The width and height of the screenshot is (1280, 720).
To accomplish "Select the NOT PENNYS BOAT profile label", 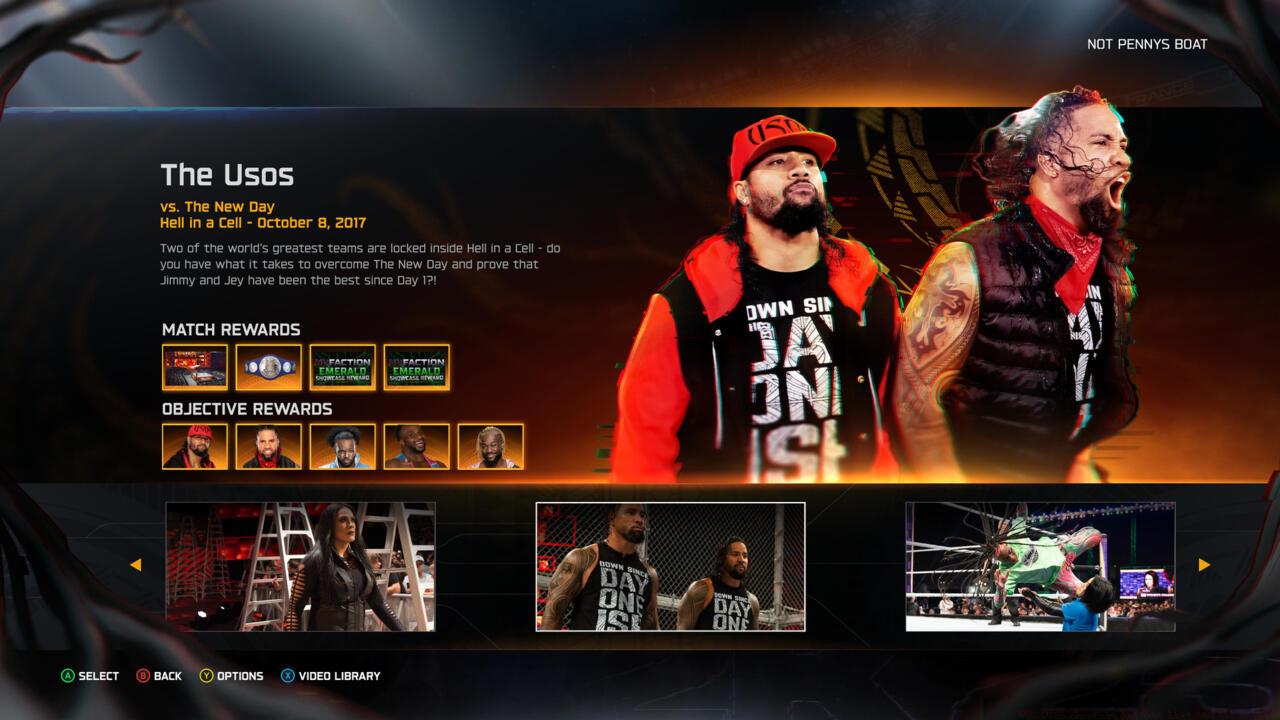I will pyautogui.click(x=1147, y=44).
